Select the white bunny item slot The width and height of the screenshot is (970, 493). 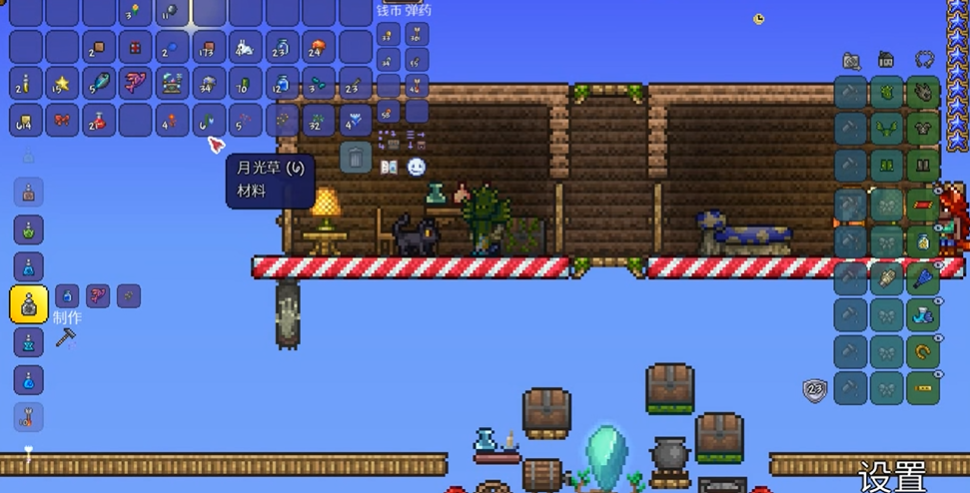[x=245, y=46]
